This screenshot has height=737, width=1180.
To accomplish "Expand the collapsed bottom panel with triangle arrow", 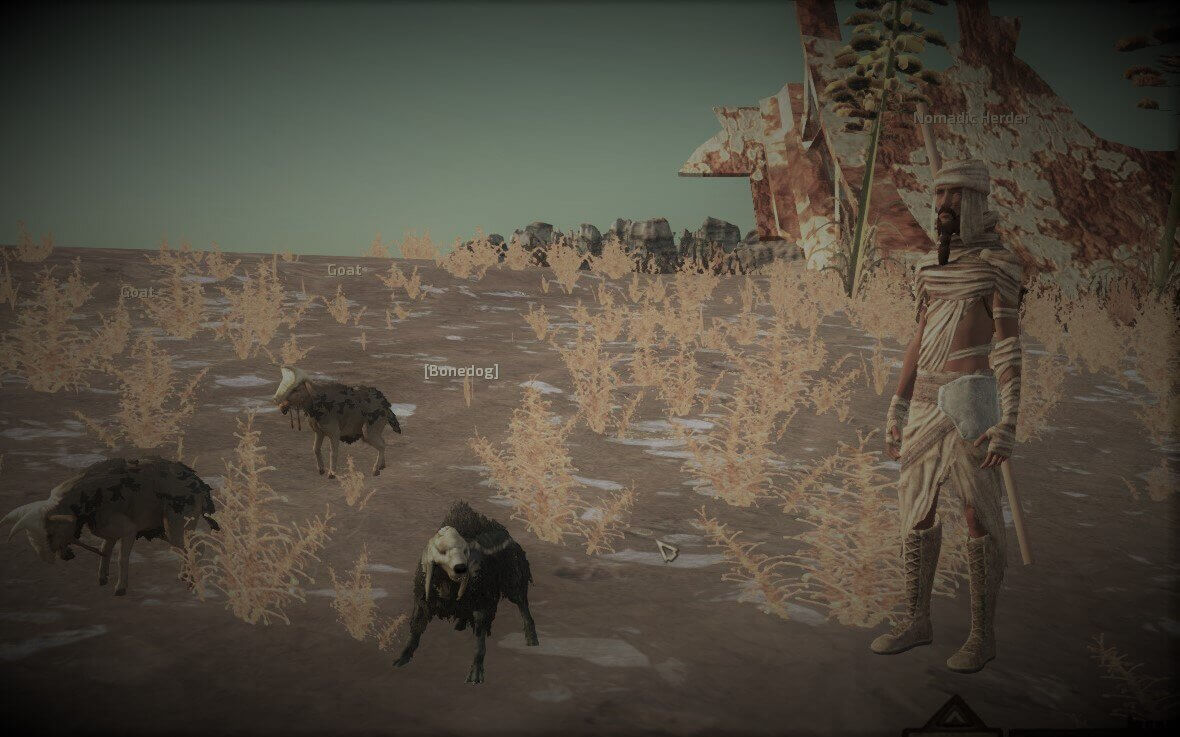I will pos(953,717).
